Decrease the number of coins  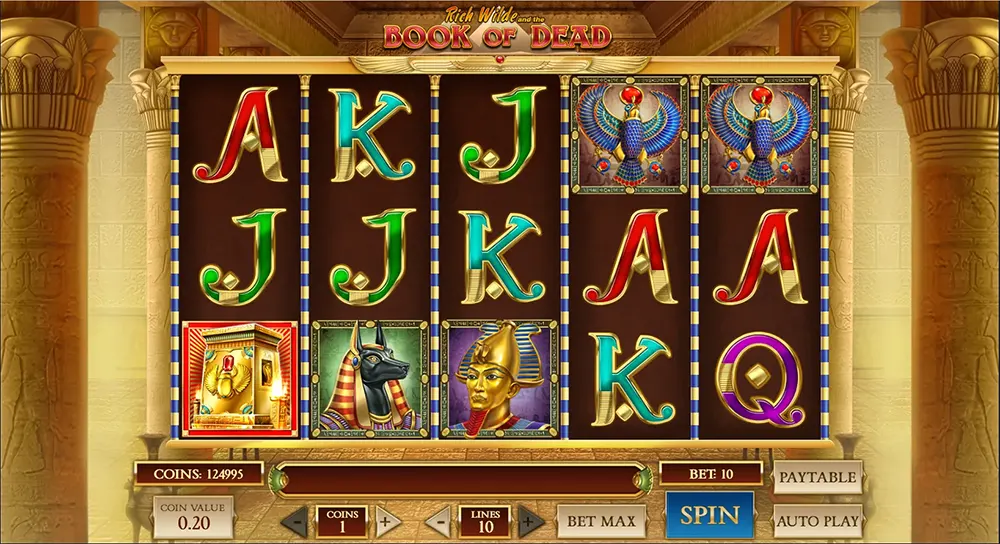[x=294, y=521]
